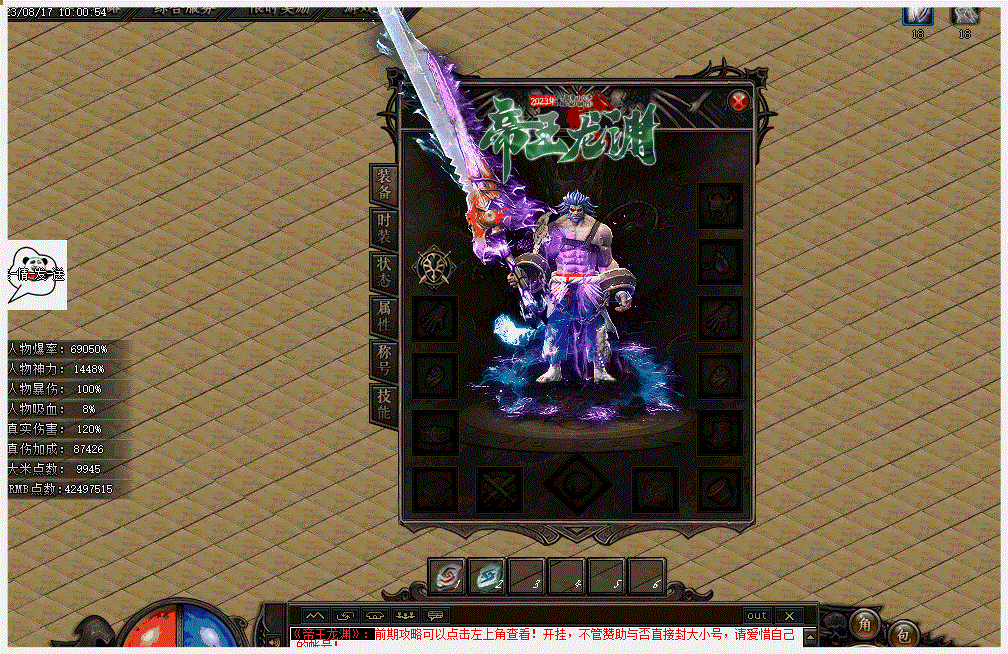Show the 状态 status tab

click(x=384, y=271)
